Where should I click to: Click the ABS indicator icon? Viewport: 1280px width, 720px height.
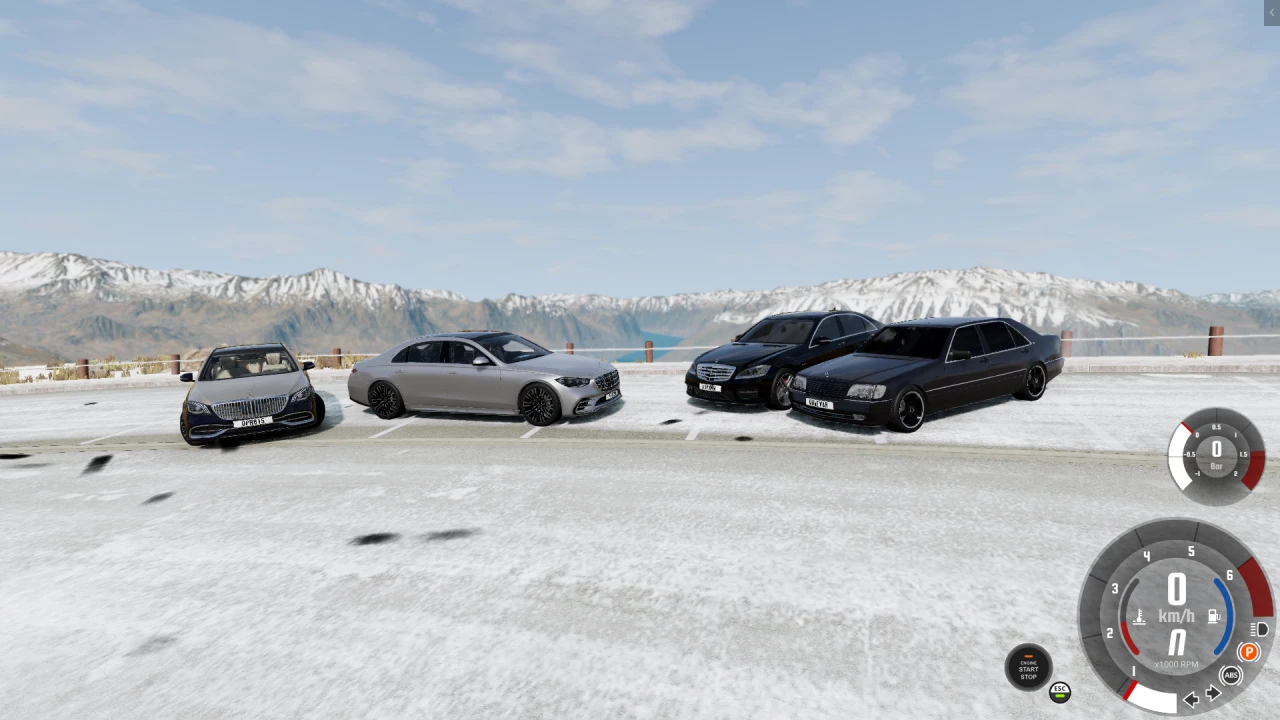(1231, 675)
